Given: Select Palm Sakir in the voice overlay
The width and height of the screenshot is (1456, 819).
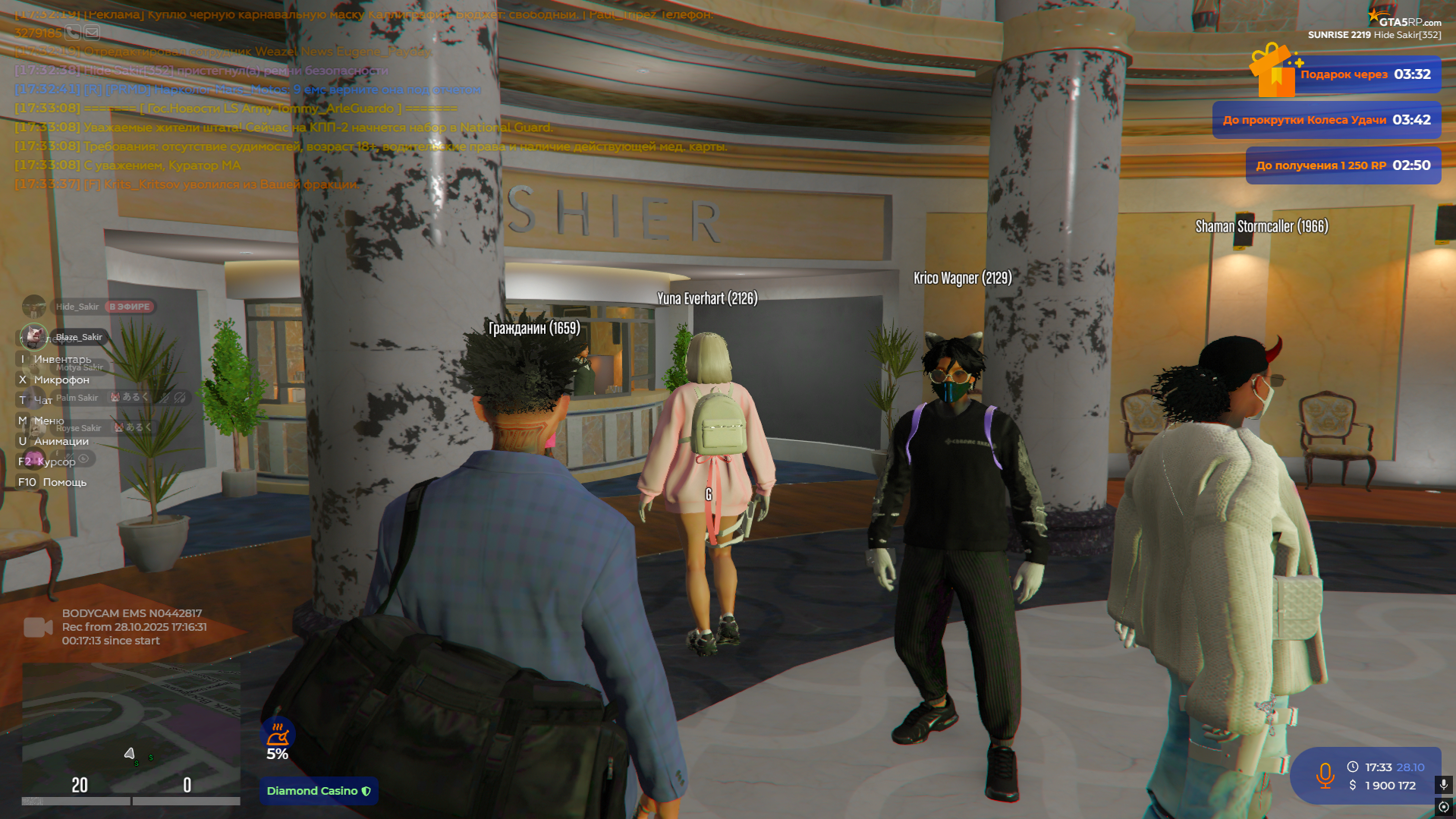Looking at the screenshot, I should [77, 398].
